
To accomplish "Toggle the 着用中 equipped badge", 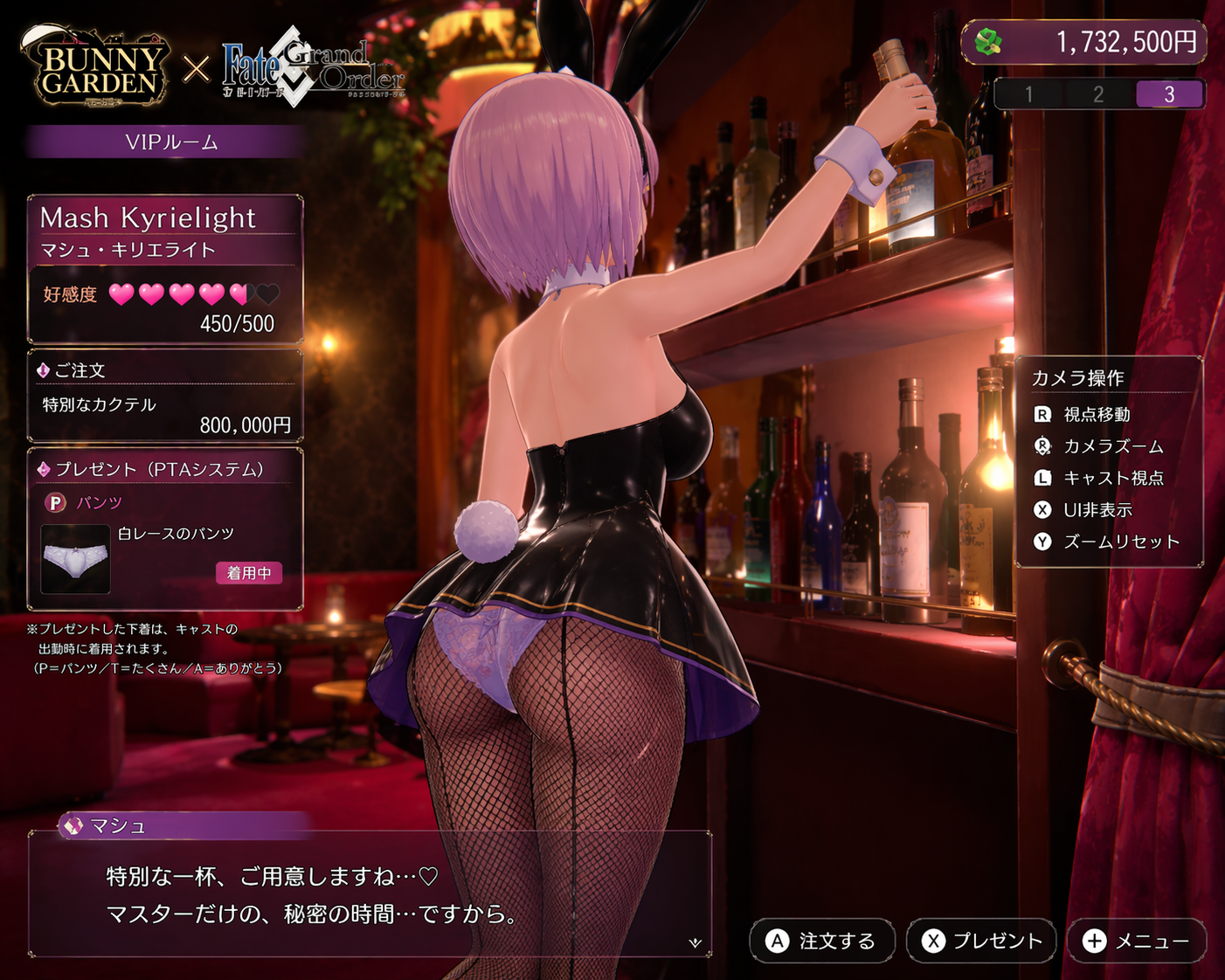I will (249, 573).
